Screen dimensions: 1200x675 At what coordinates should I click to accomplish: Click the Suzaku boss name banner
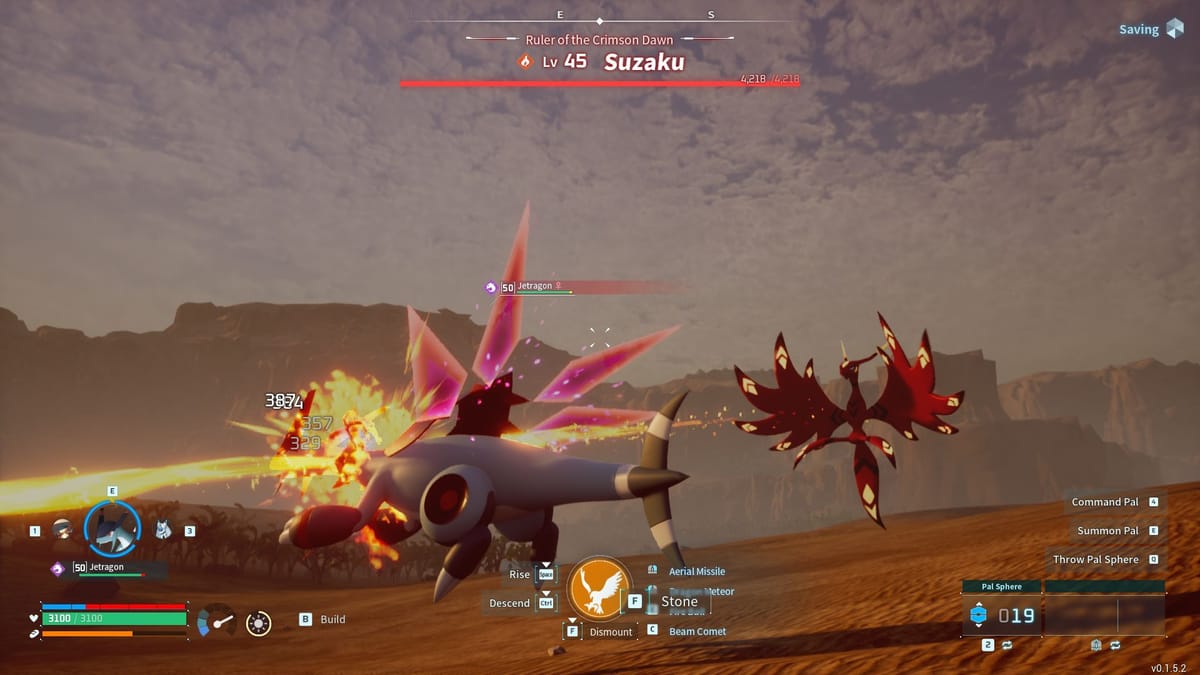(x=644, y=62)
